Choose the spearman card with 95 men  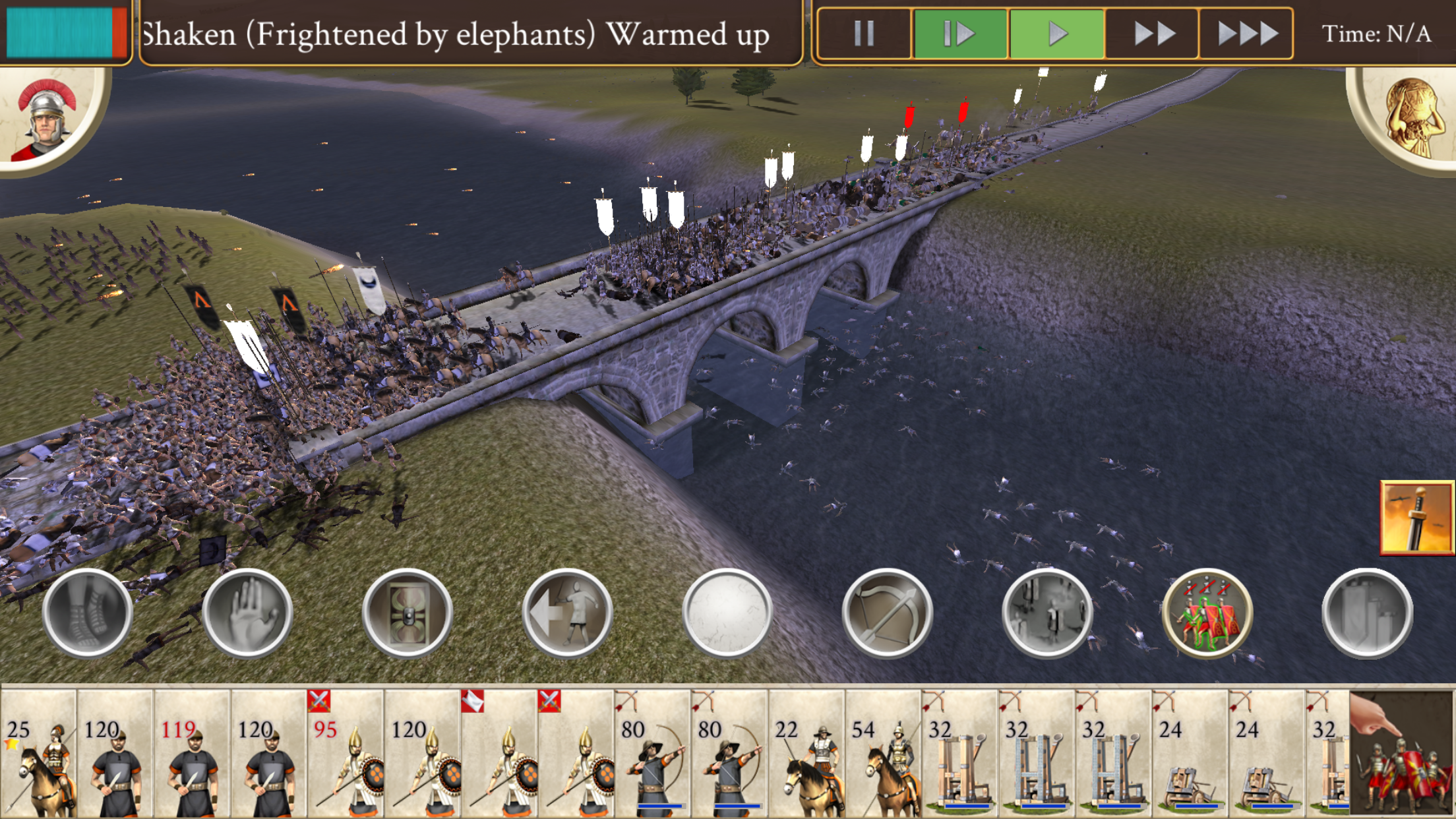tap(346, 753)
